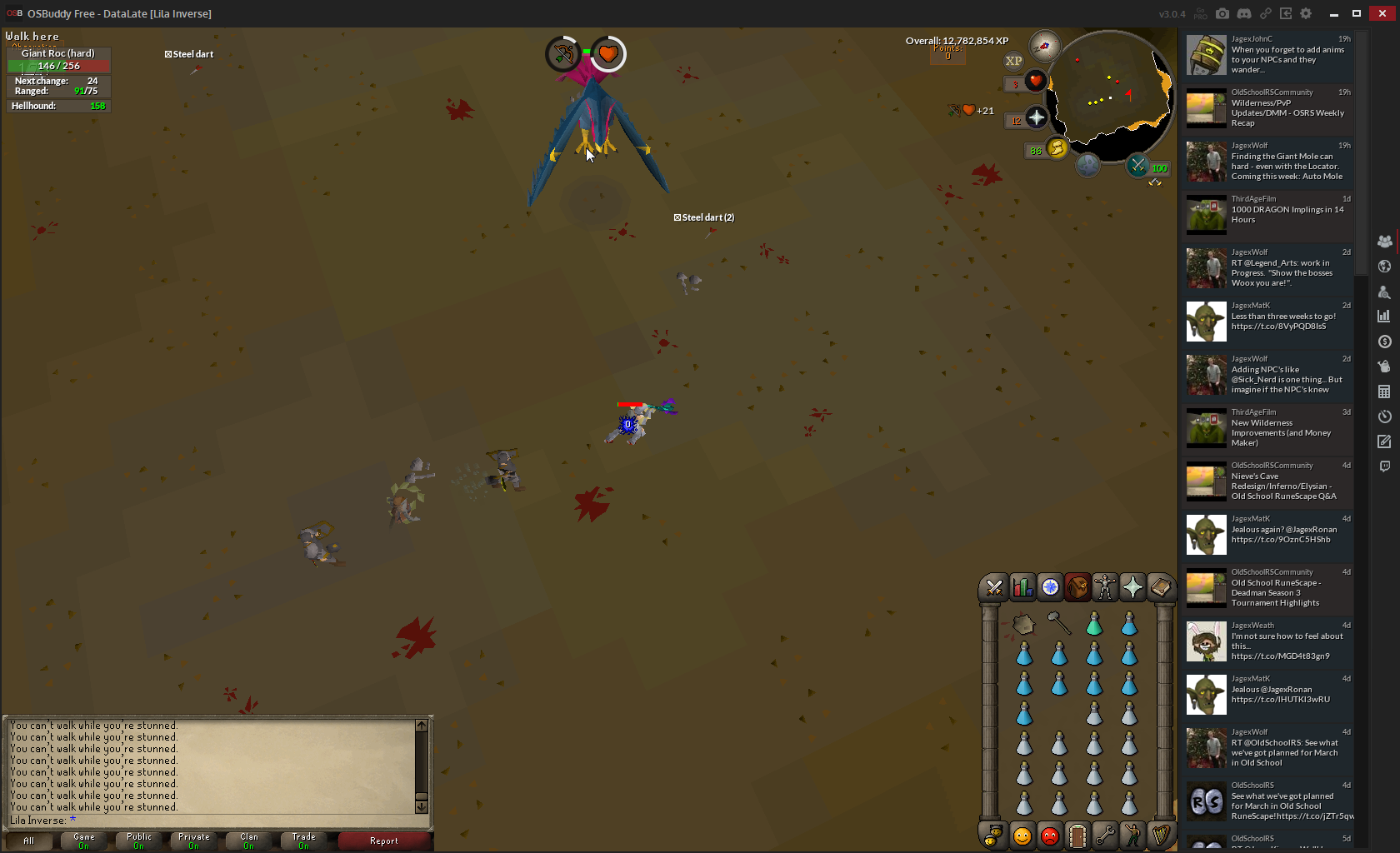The height and width of the screenshot is (853, 1400).
Task: Open the wrench Settings tab
Action: point(1105,836)
